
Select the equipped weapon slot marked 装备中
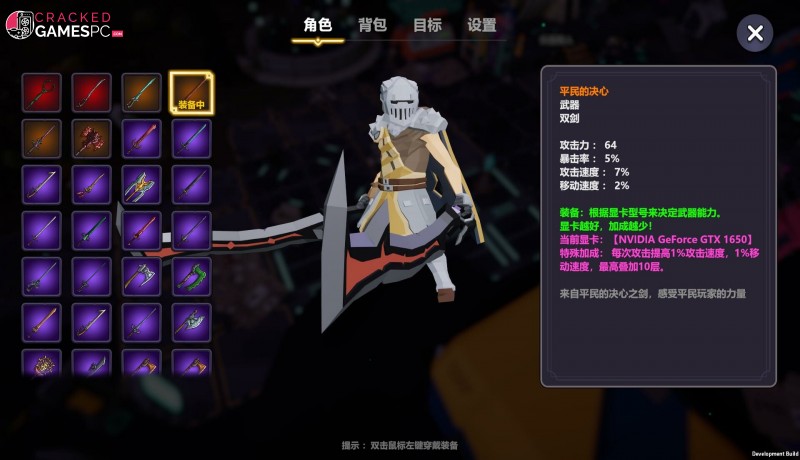click(191, 93)
